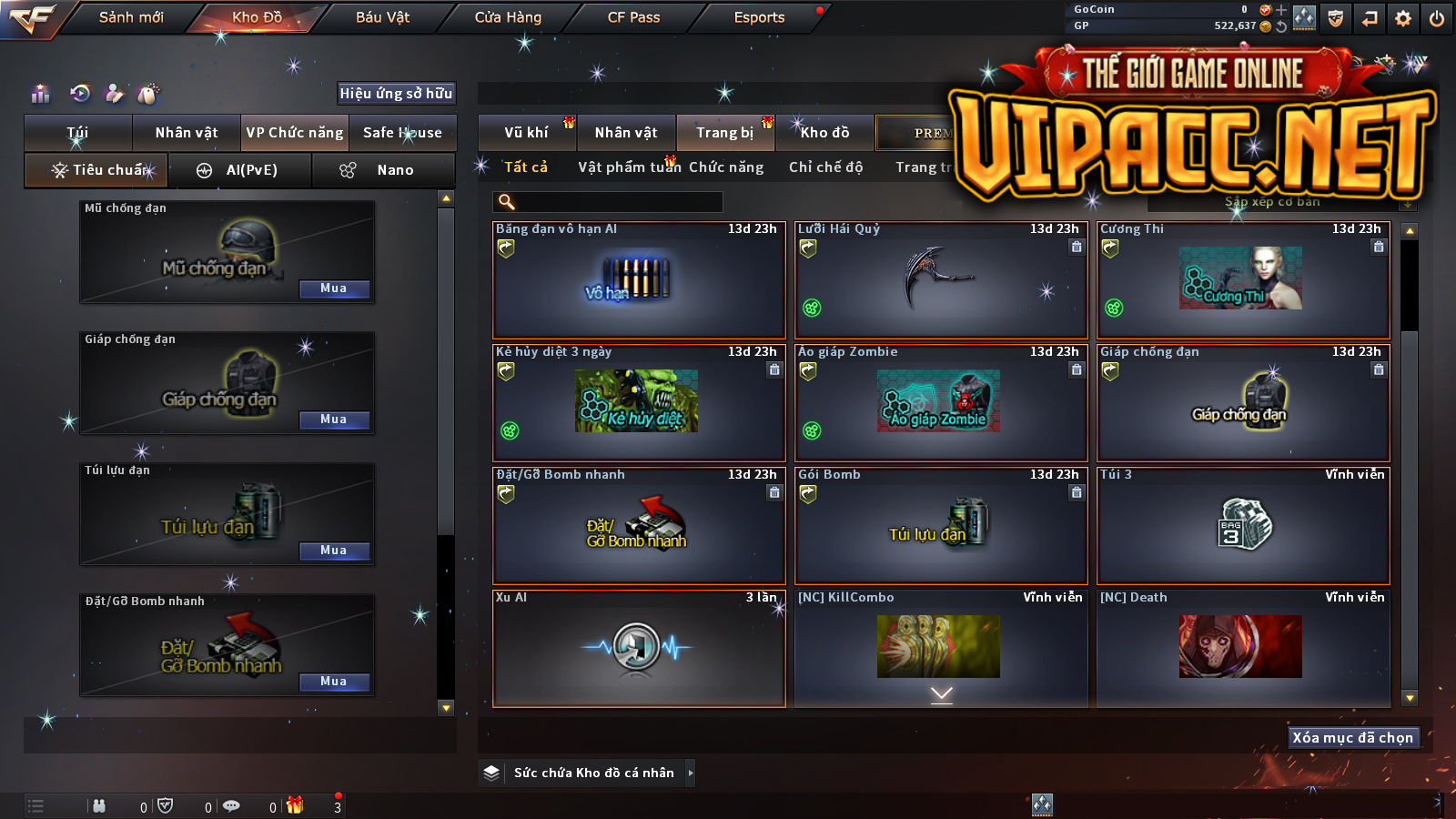Select the Vũ khí inventory tab
This screenshot has width=1456, height=819.
click(x=526, y=133)
